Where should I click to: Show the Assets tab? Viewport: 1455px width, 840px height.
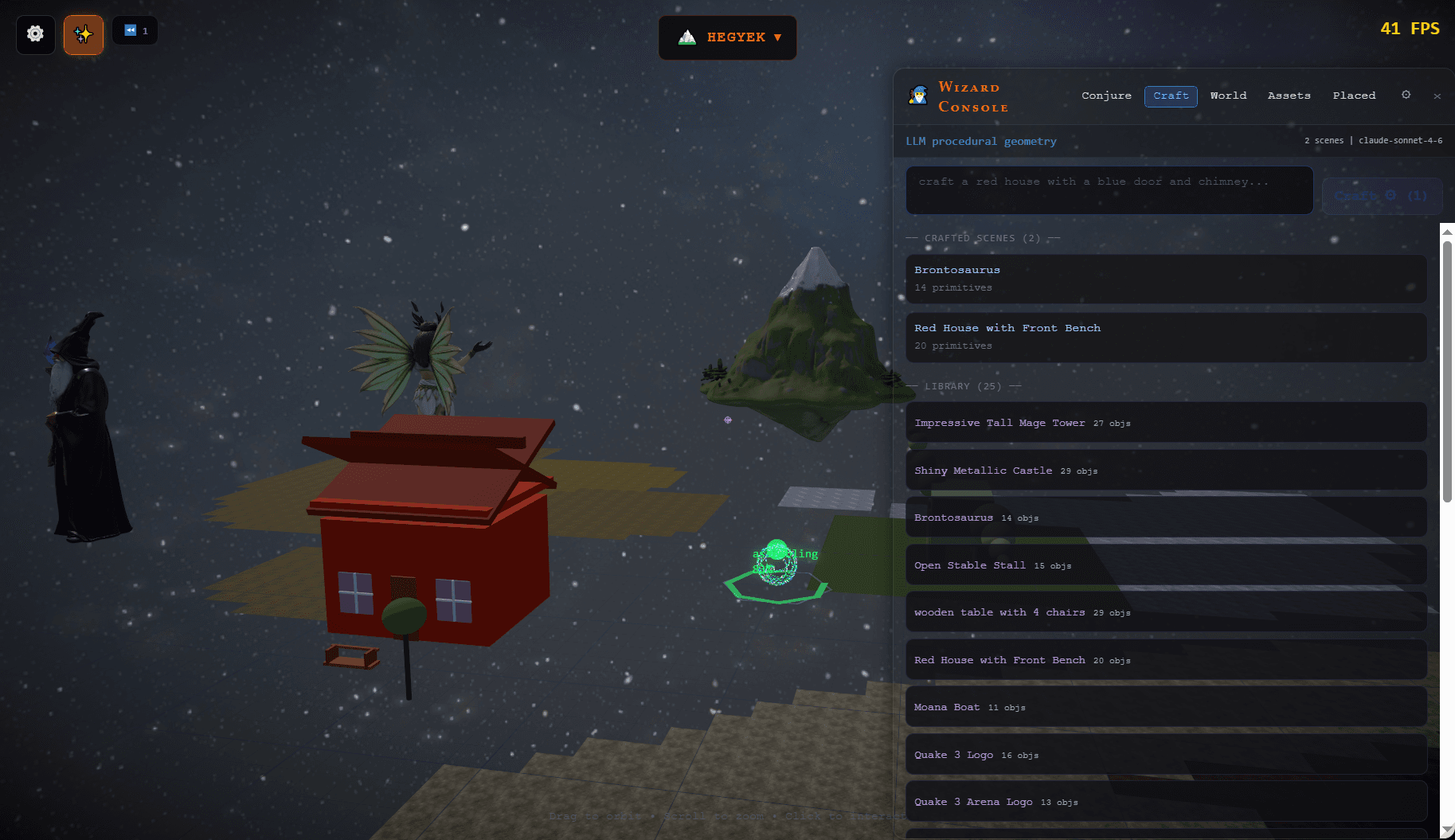coord(1289,96)
